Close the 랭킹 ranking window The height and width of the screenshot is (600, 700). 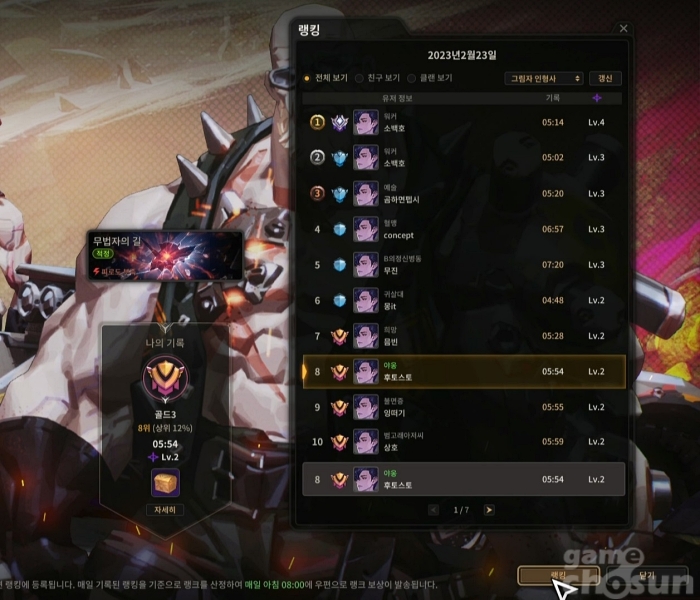click(624, 29)
